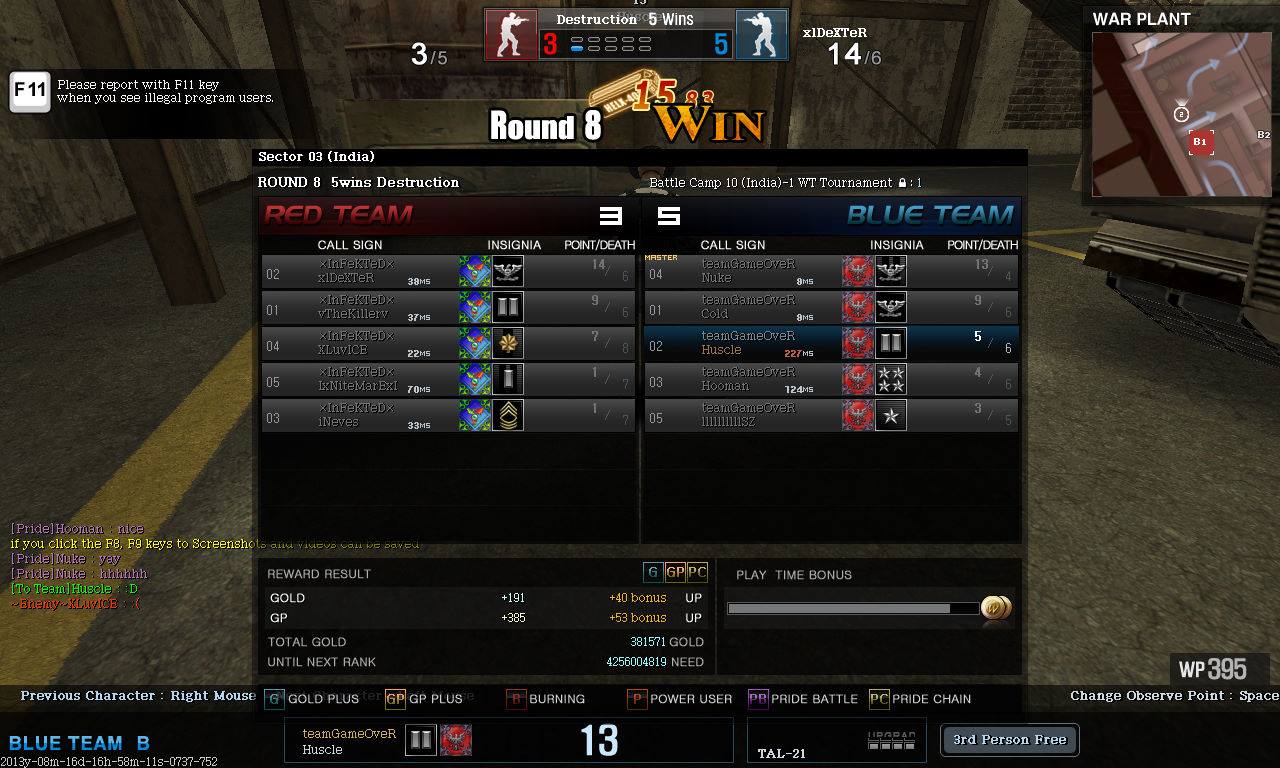Screen dimensions: 1280x768
Task: Choose Cold in the Blue Team list
Action: (x=831, y=307)
